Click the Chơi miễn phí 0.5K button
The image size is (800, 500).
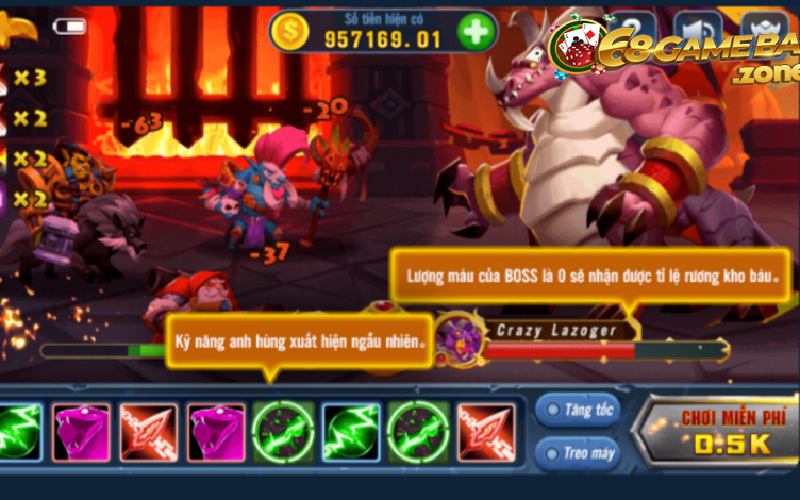point(720,430)
